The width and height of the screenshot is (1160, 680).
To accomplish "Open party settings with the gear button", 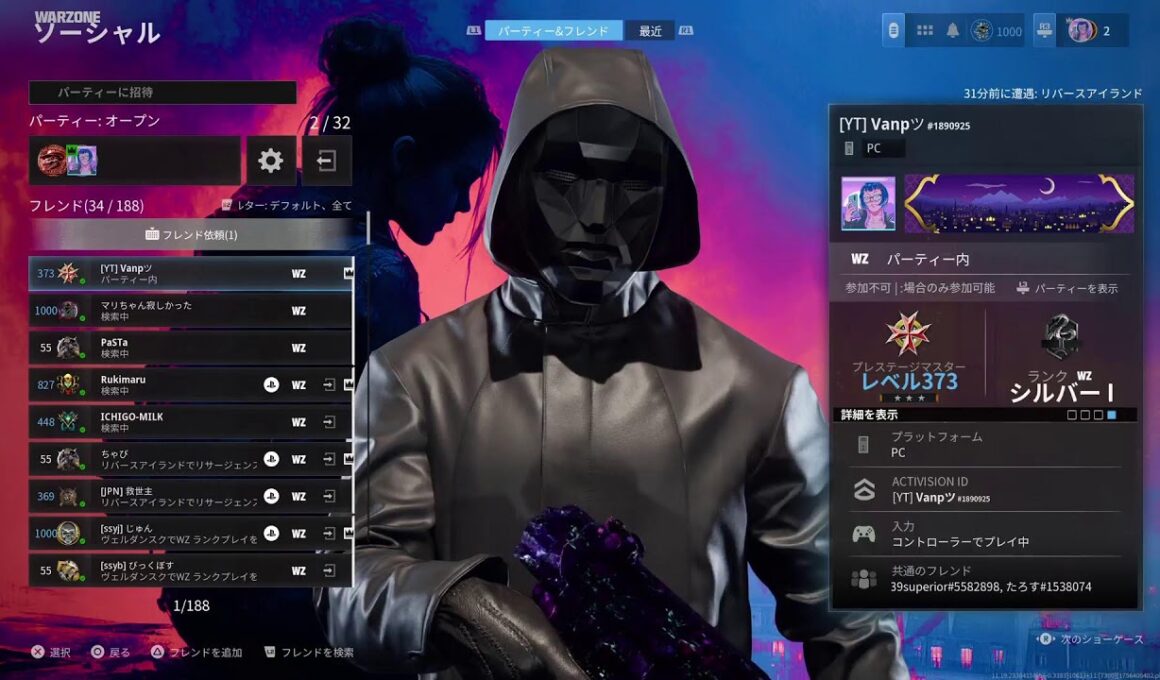I will tap(271, 161).
